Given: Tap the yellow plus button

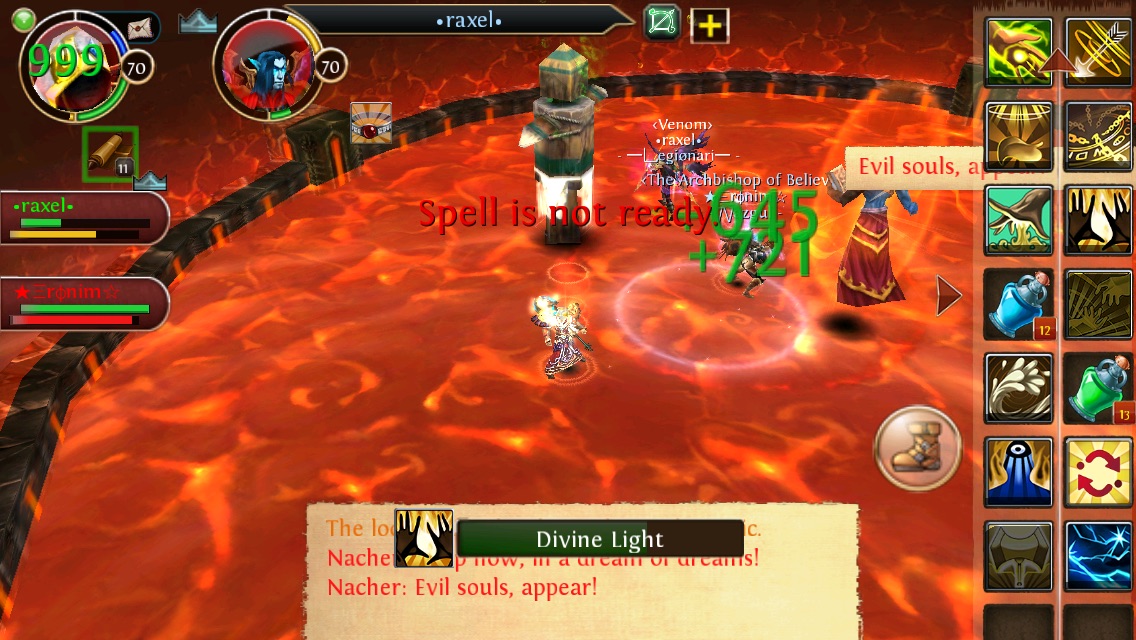Looking at the screenshot, I should coord(708,25).
